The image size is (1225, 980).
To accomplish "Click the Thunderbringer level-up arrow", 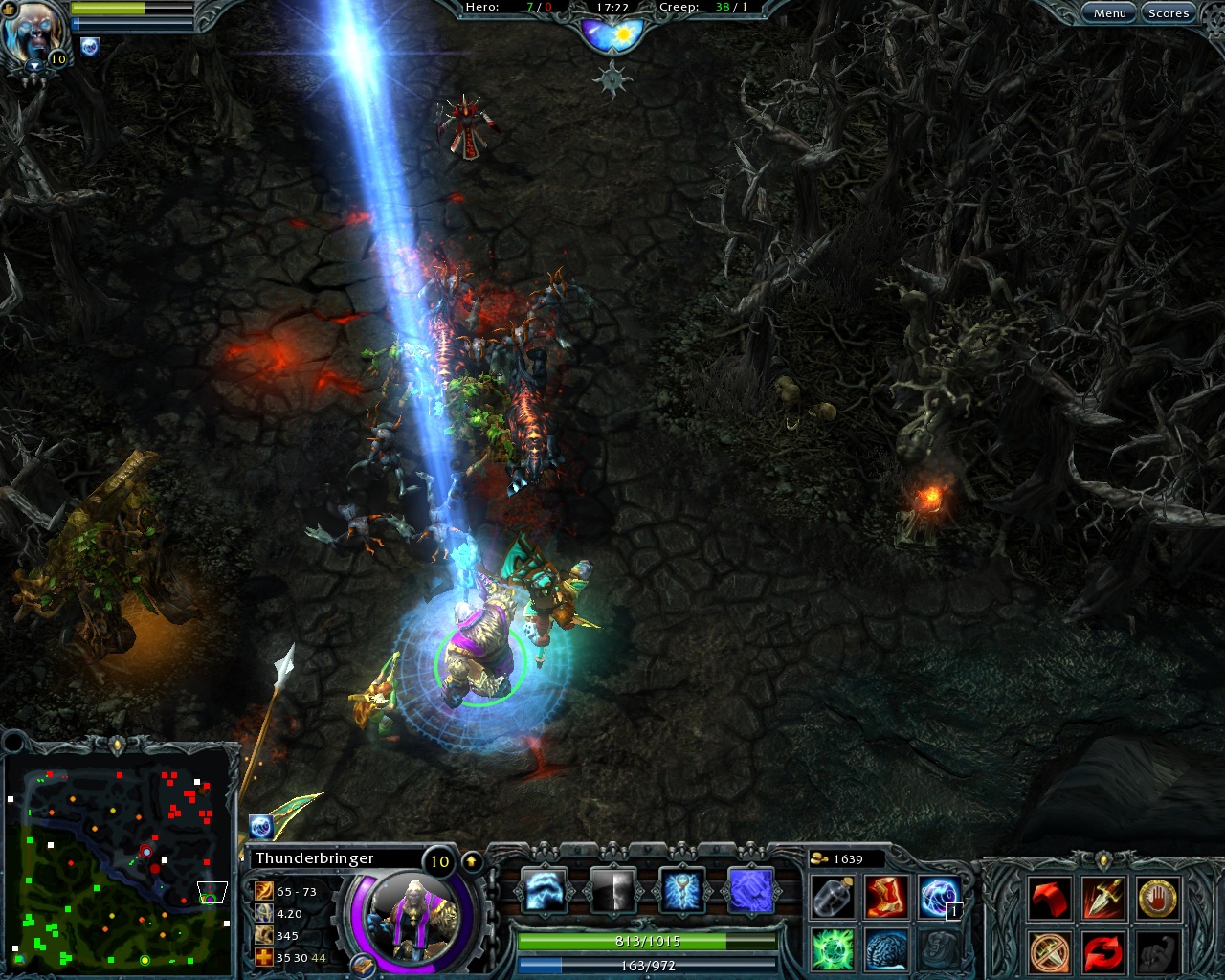I will coord(470,859).
